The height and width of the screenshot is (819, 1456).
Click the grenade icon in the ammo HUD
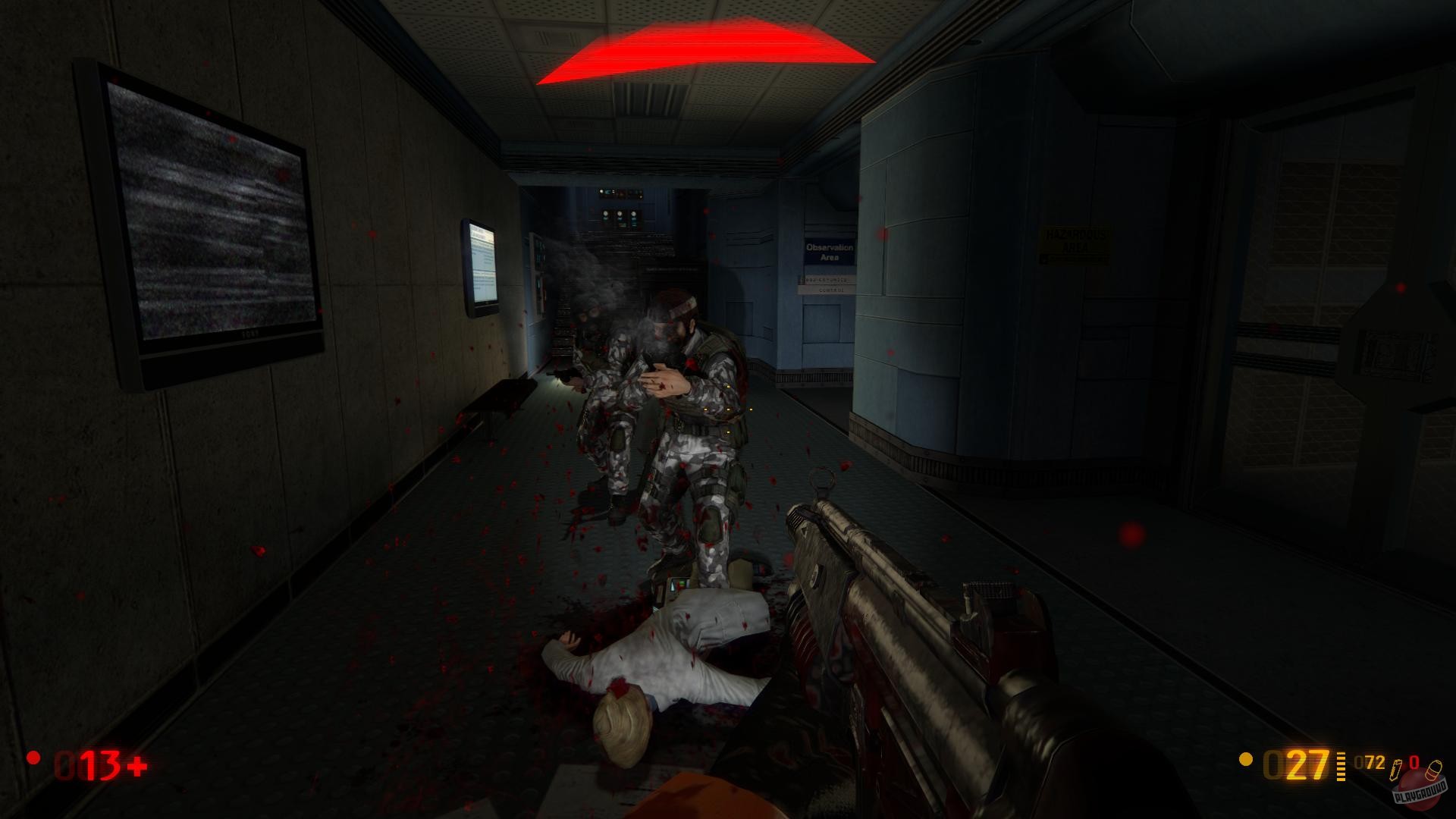pyautogui.click(x=1395, y=770)
